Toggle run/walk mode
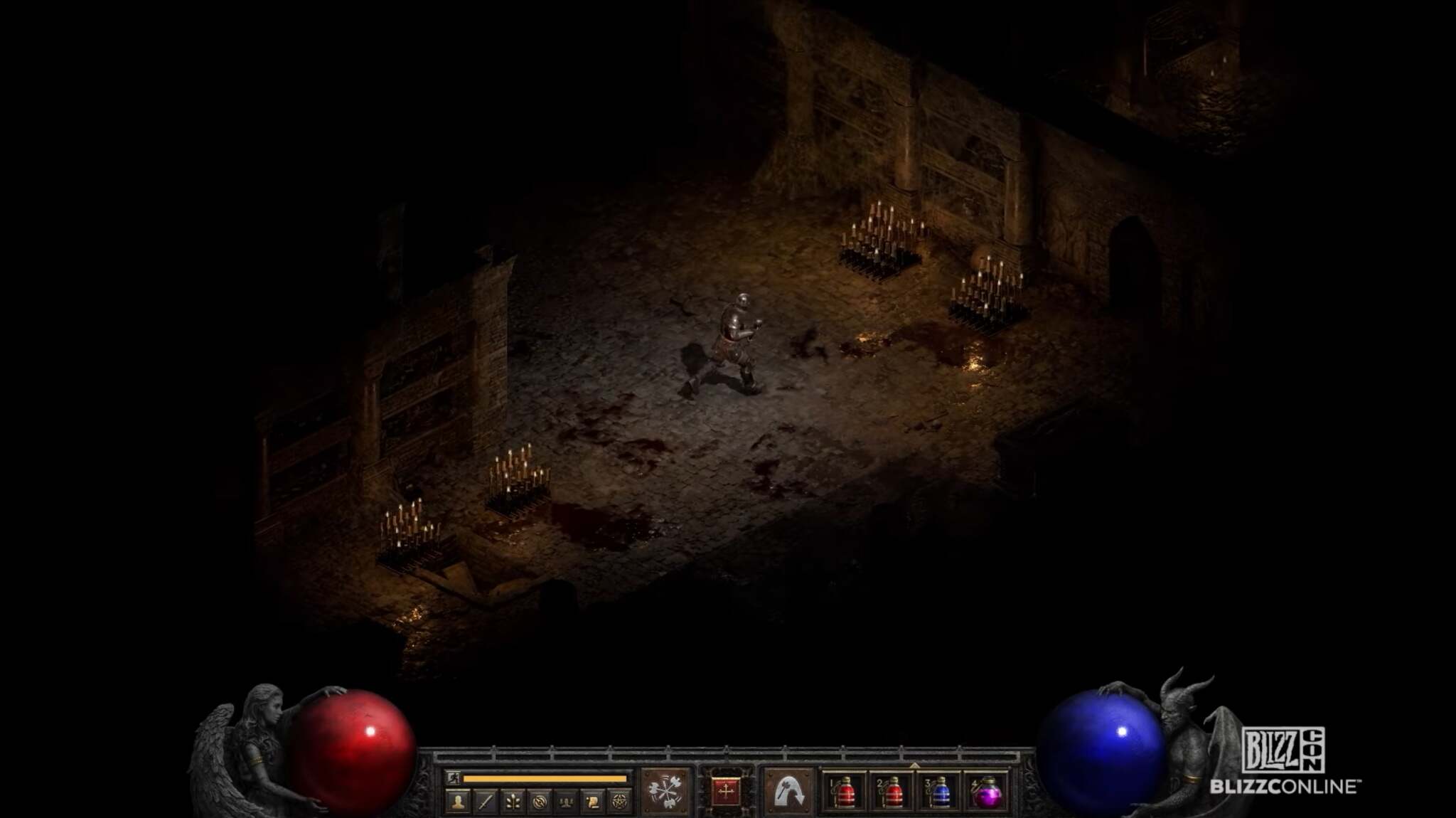 click(452, 777)
